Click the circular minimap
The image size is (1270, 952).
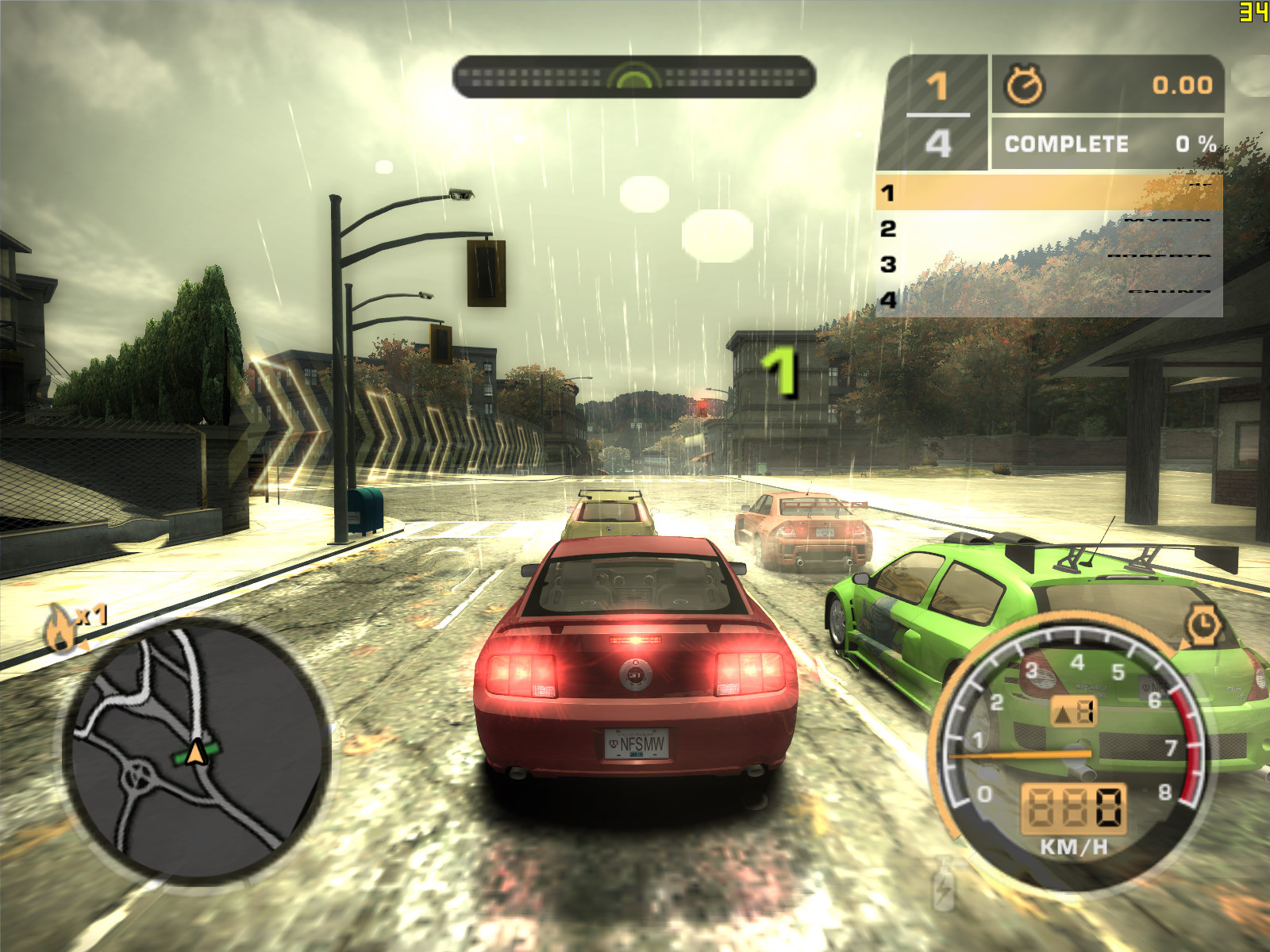(x=194, y=750)
